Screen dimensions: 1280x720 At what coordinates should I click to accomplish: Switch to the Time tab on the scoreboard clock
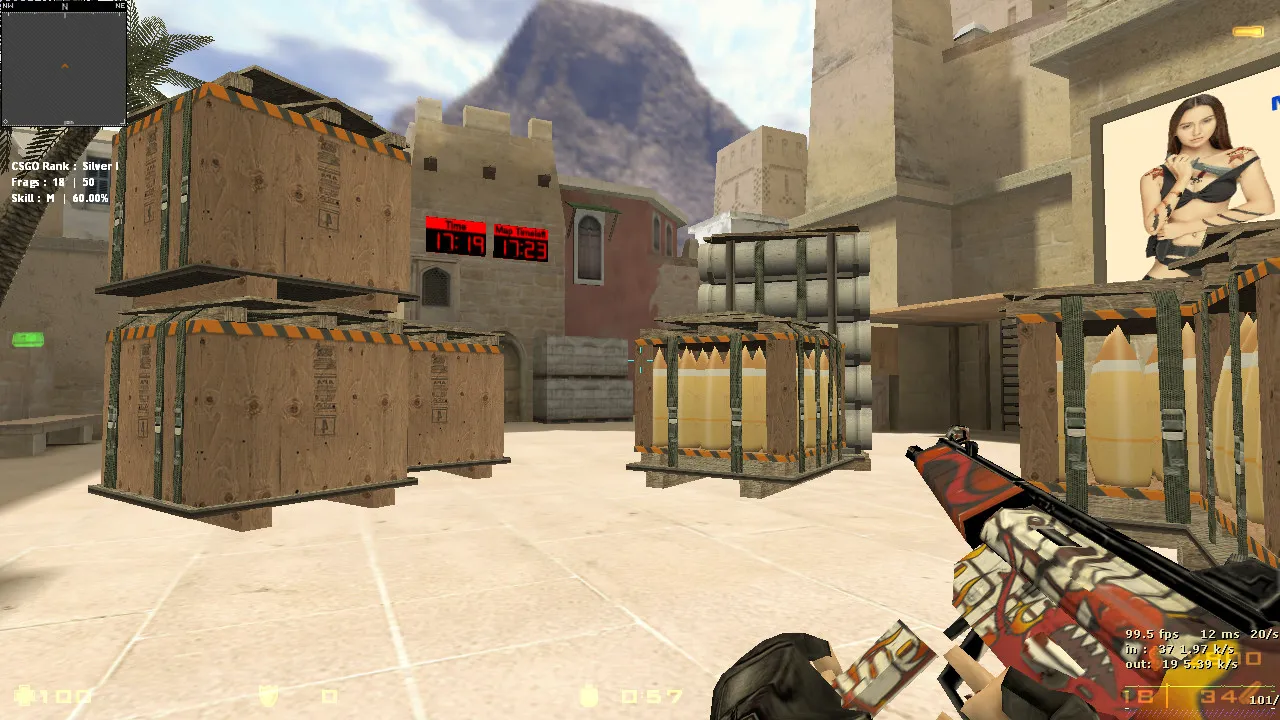click(x=458, y=225)
